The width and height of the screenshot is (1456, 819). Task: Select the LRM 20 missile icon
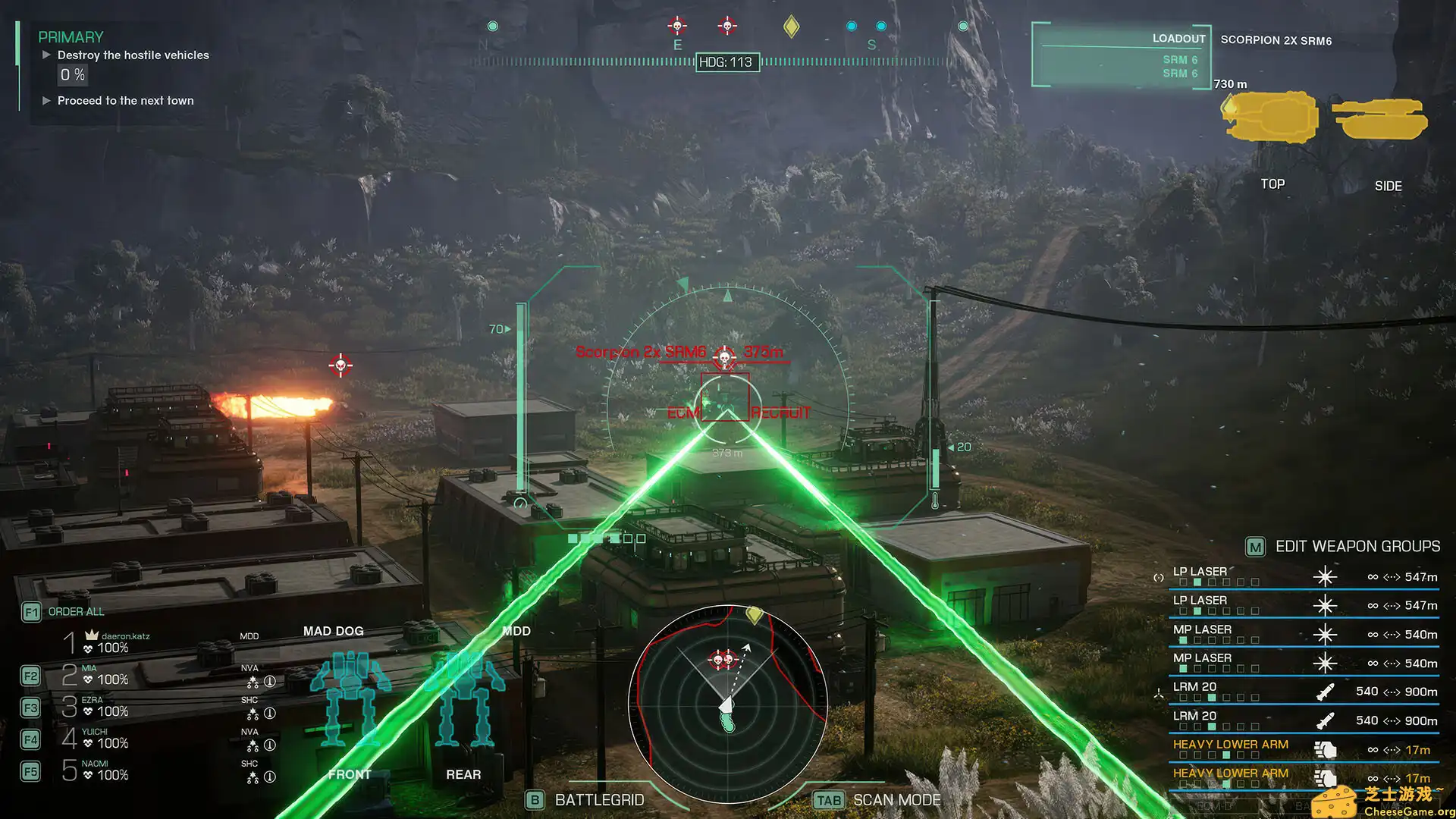pos(1325,691)
